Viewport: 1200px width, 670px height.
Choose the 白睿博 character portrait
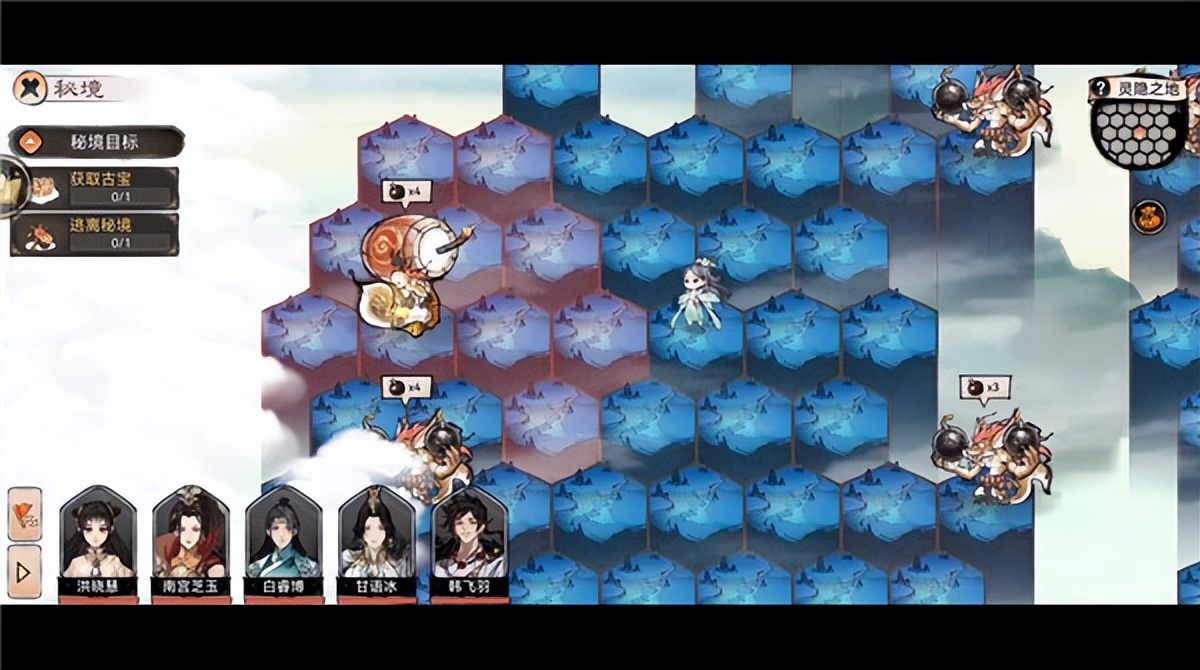(x=283, y=538)
